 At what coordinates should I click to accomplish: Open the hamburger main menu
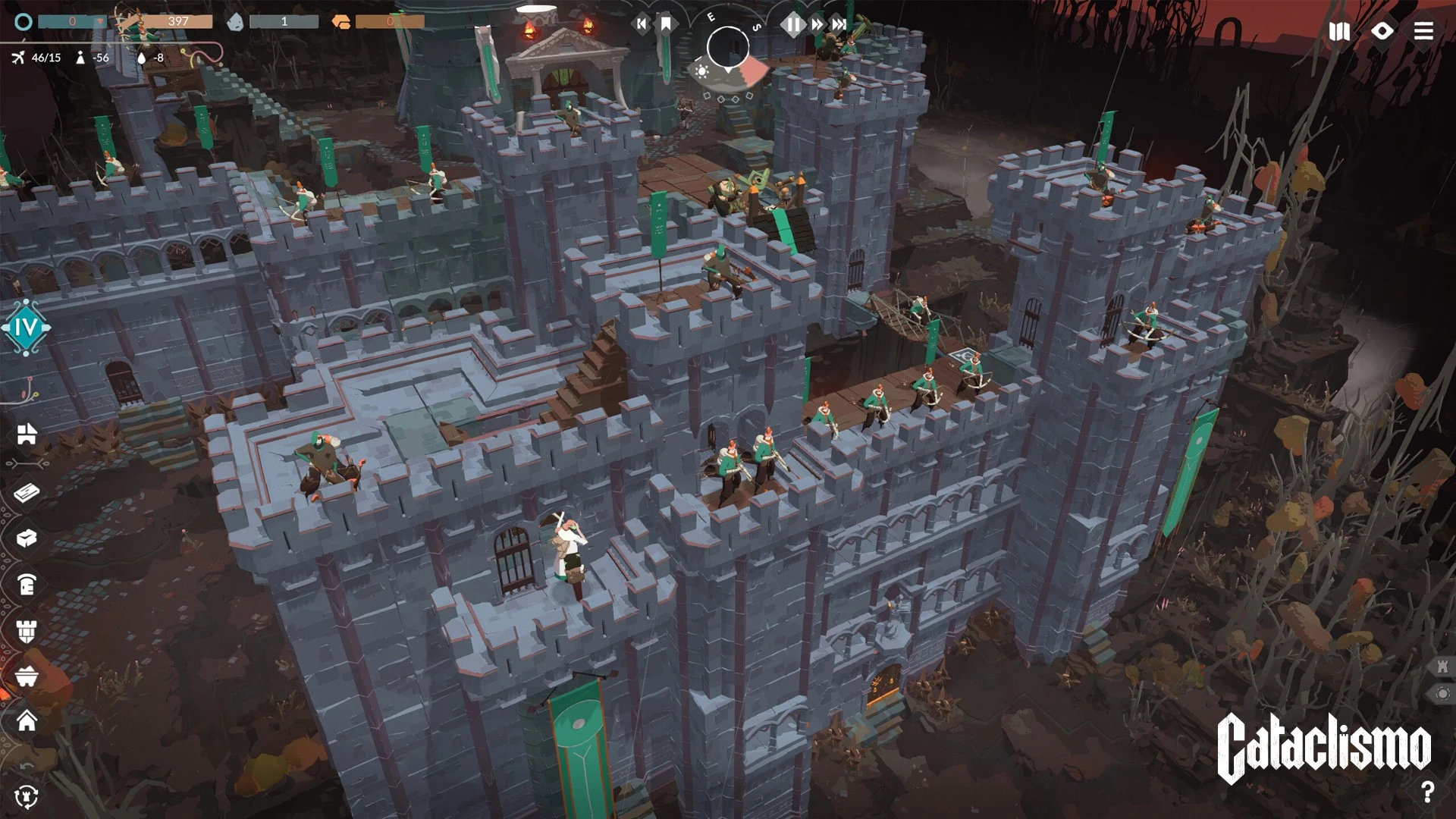click(x=1423, y=31)
